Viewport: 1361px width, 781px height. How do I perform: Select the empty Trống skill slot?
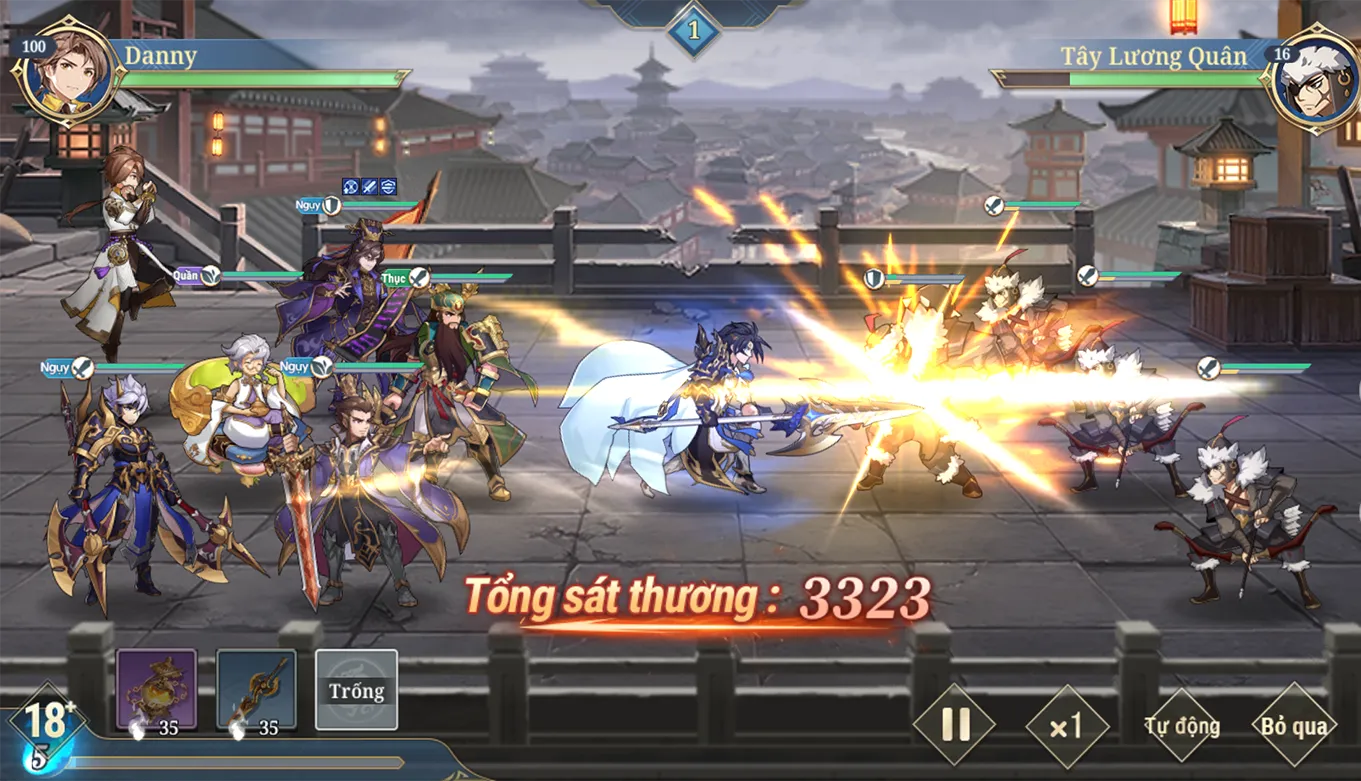(357, 690)
